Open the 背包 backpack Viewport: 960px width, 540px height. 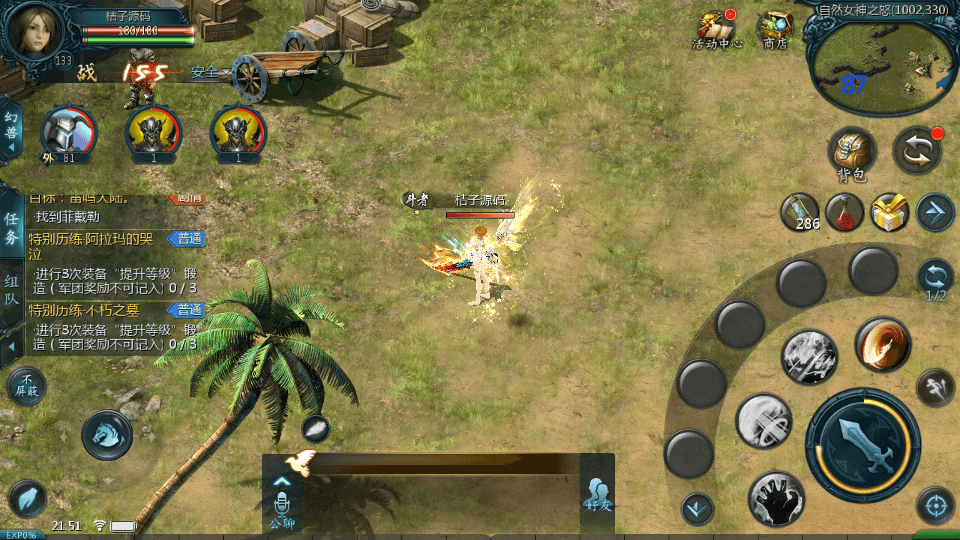[852, 152]
